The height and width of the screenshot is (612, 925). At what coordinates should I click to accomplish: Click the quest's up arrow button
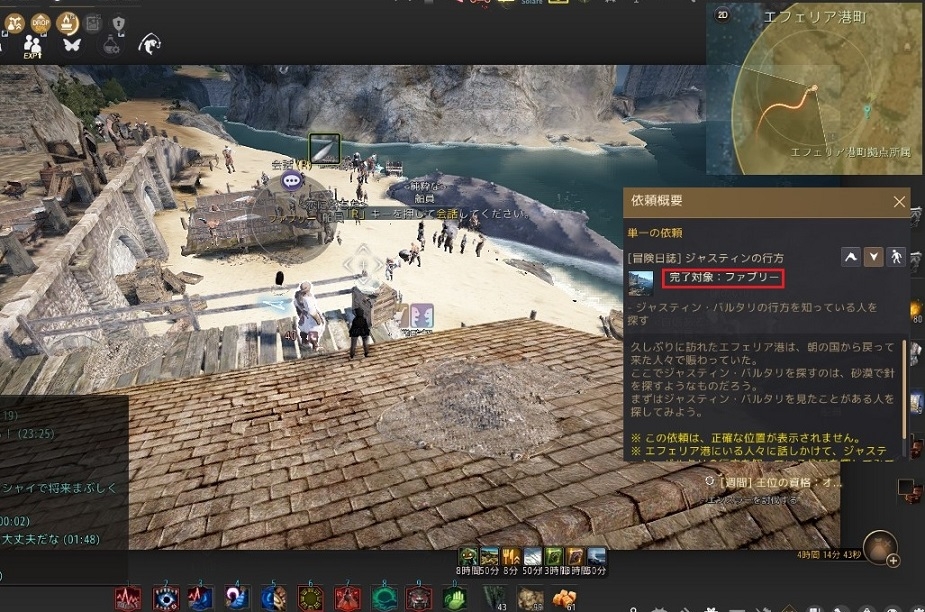pyautogui.click(x=851, y=257)
